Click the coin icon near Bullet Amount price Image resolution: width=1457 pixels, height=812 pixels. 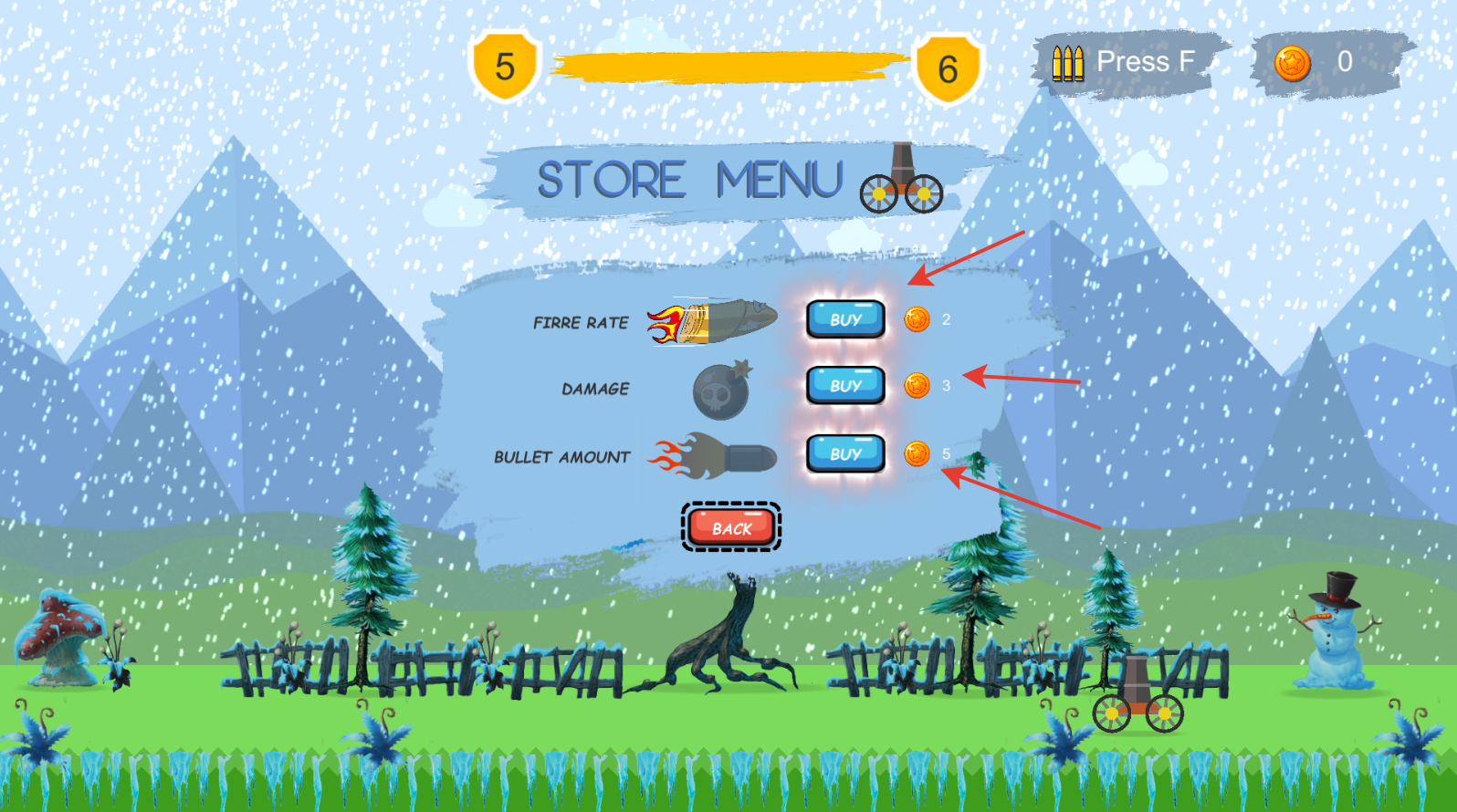pyautogui.click(x=915, y=453)
